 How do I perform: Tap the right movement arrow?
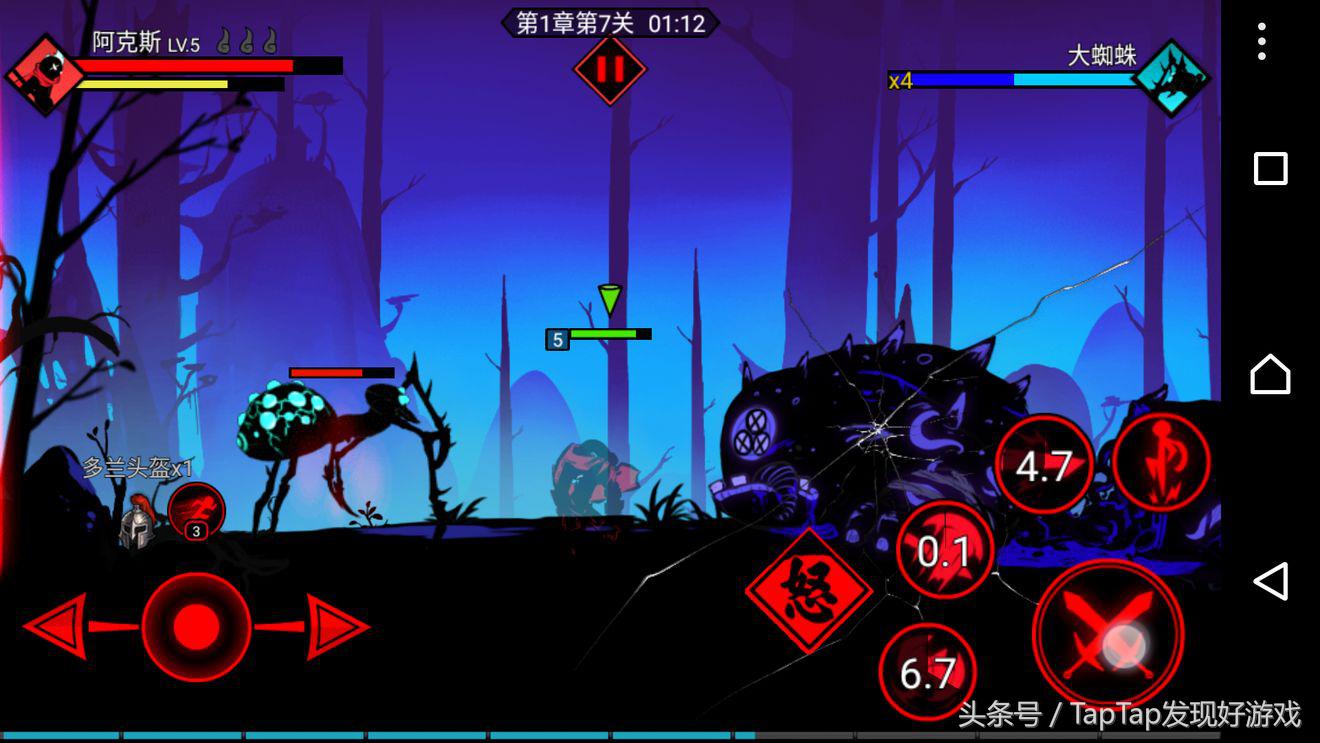(337, 627)
